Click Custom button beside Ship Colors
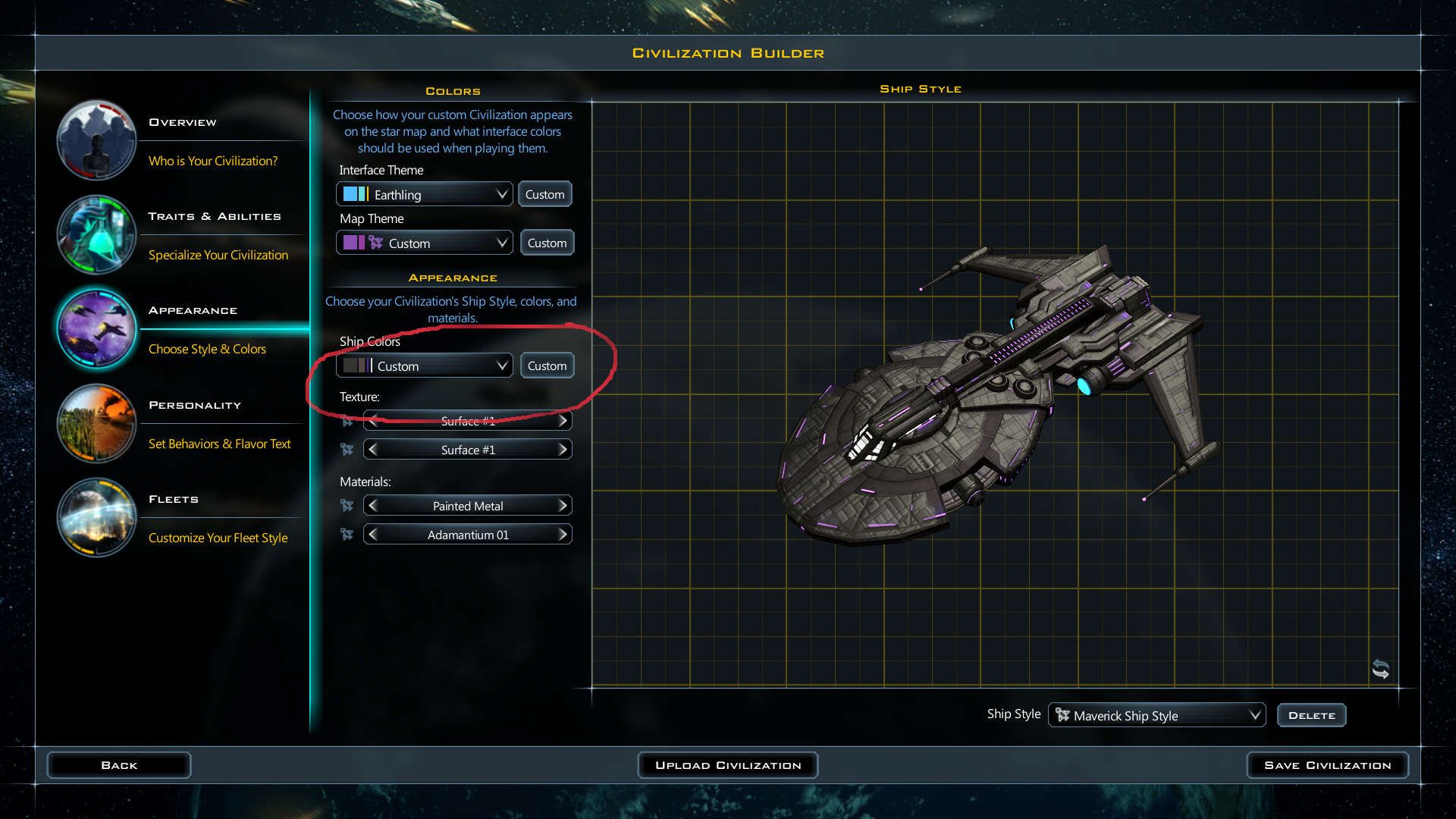This screenshot has width=1456, height=819. 547,366
